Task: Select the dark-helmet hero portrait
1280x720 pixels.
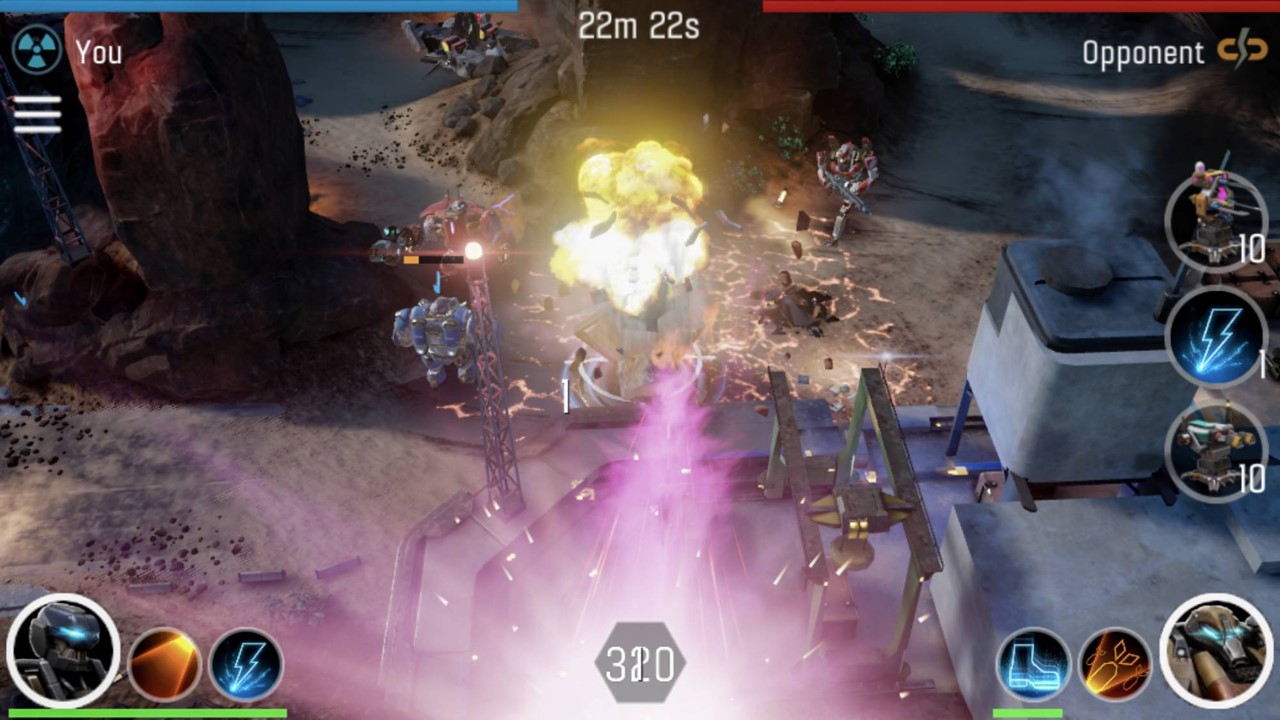Action: (63, 651)
